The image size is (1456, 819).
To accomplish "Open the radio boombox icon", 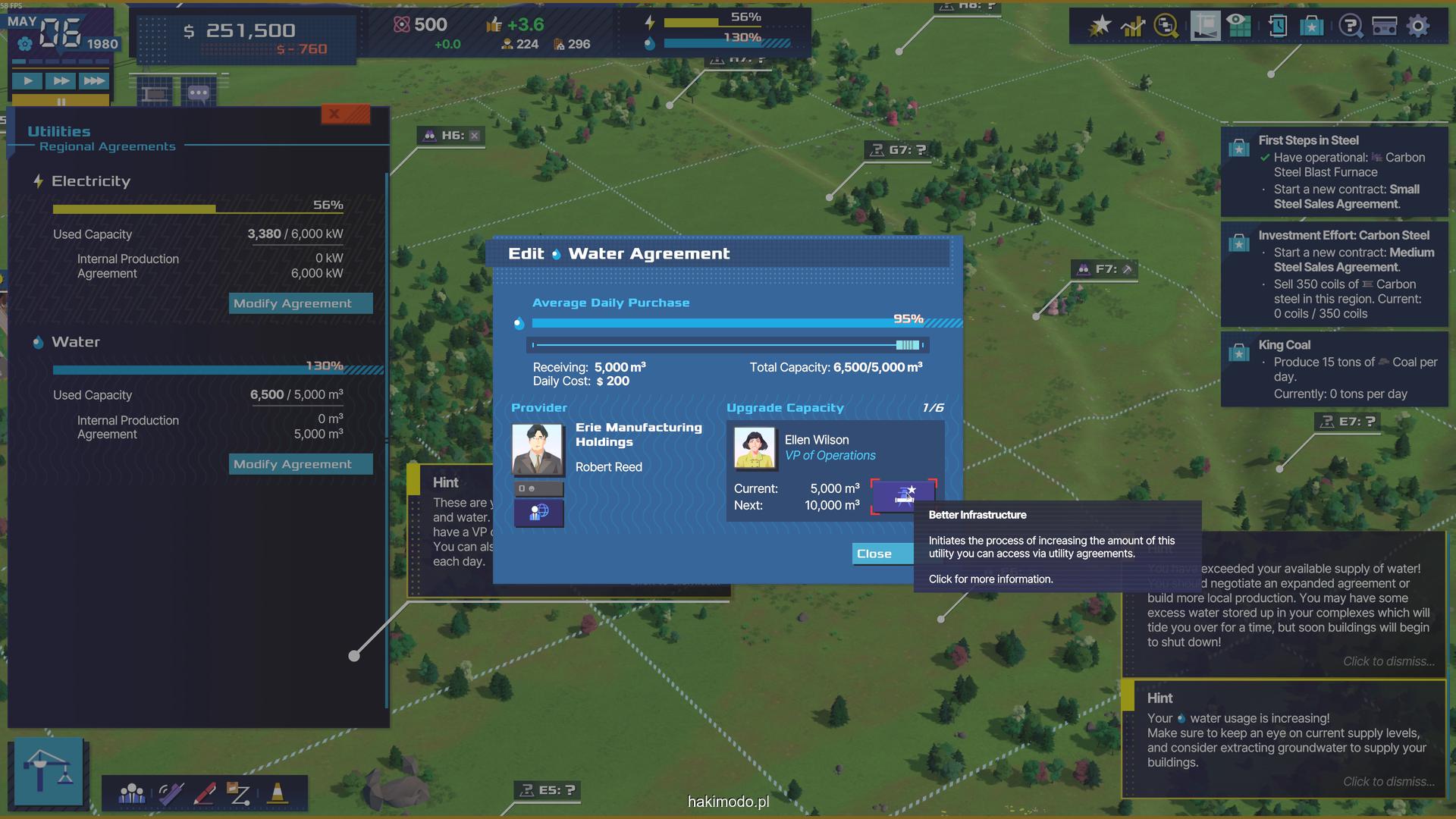I will coord(1384,27).
